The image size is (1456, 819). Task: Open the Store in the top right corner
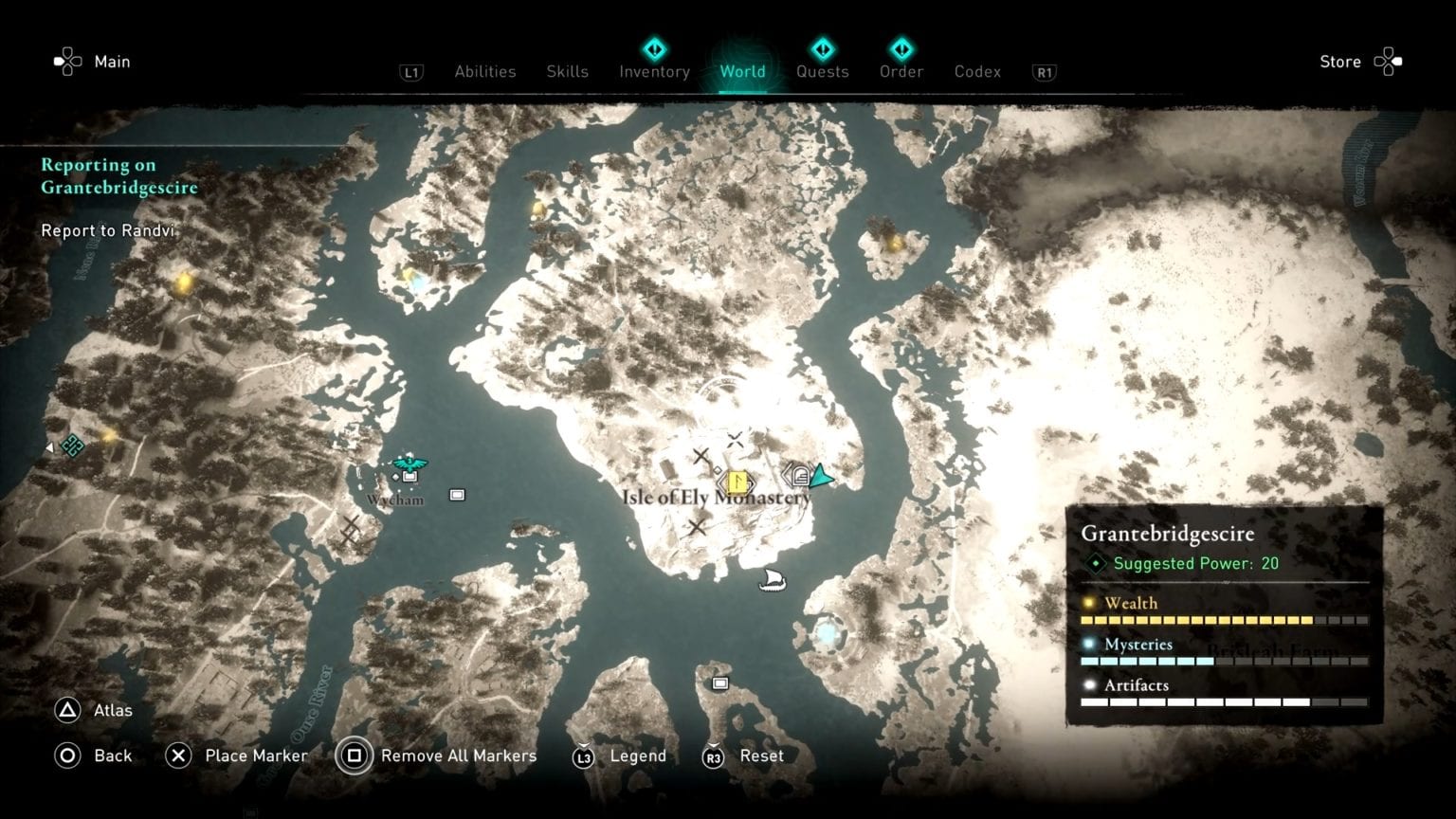click(1339, 61)
